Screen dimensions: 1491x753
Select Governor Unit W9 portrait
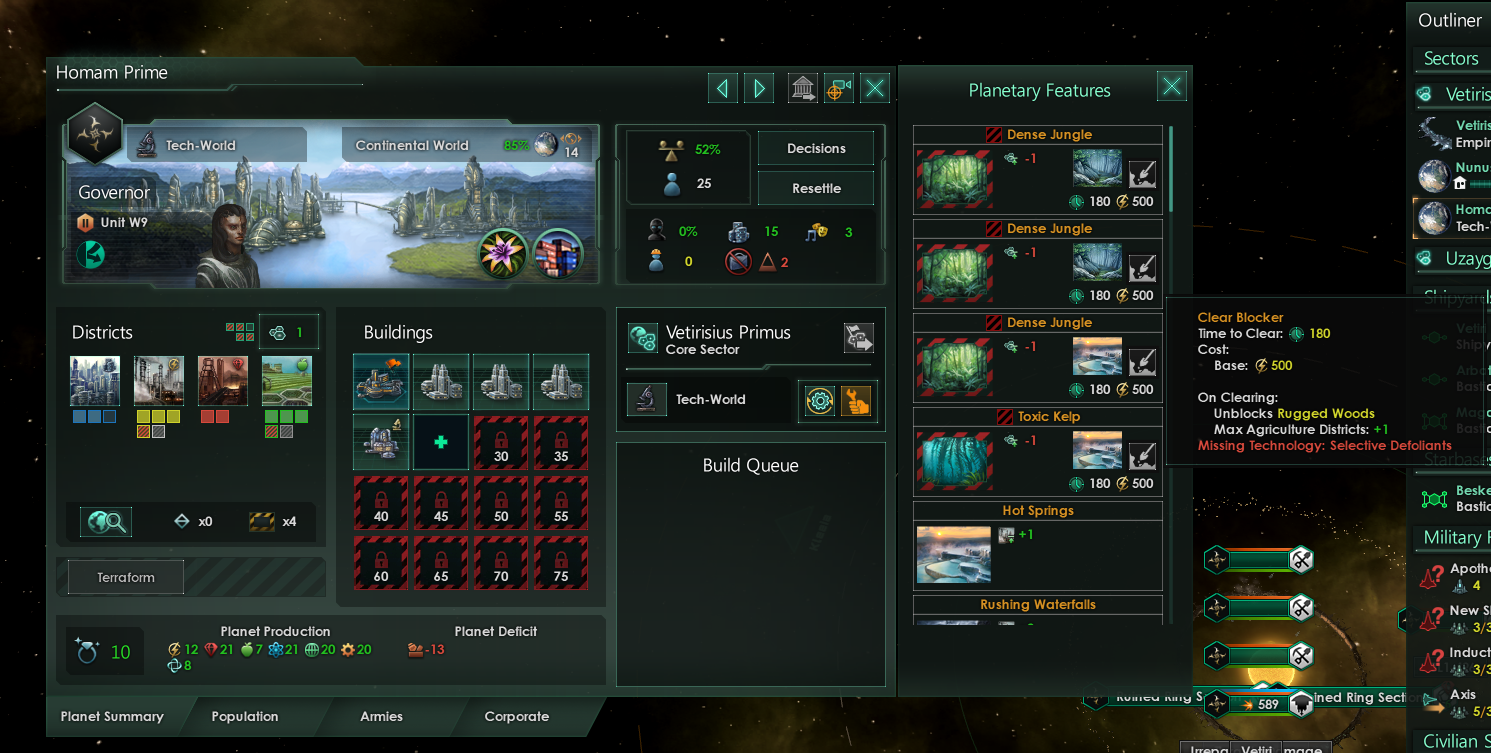point(232,245)
